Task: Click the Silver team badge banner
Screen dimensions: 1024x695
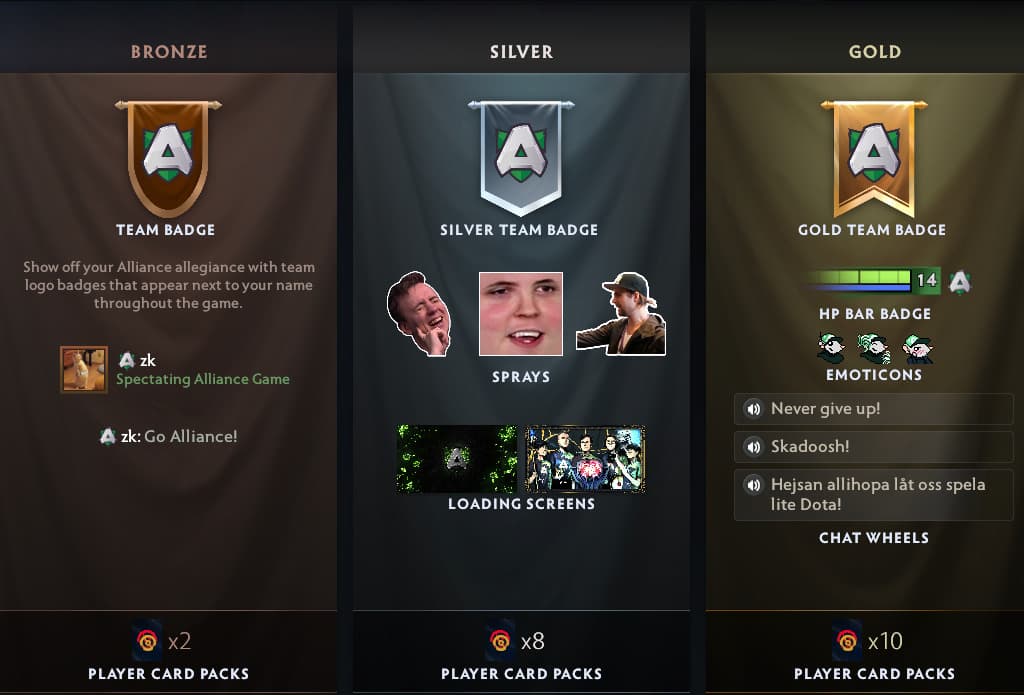Action: click(520, 156)
